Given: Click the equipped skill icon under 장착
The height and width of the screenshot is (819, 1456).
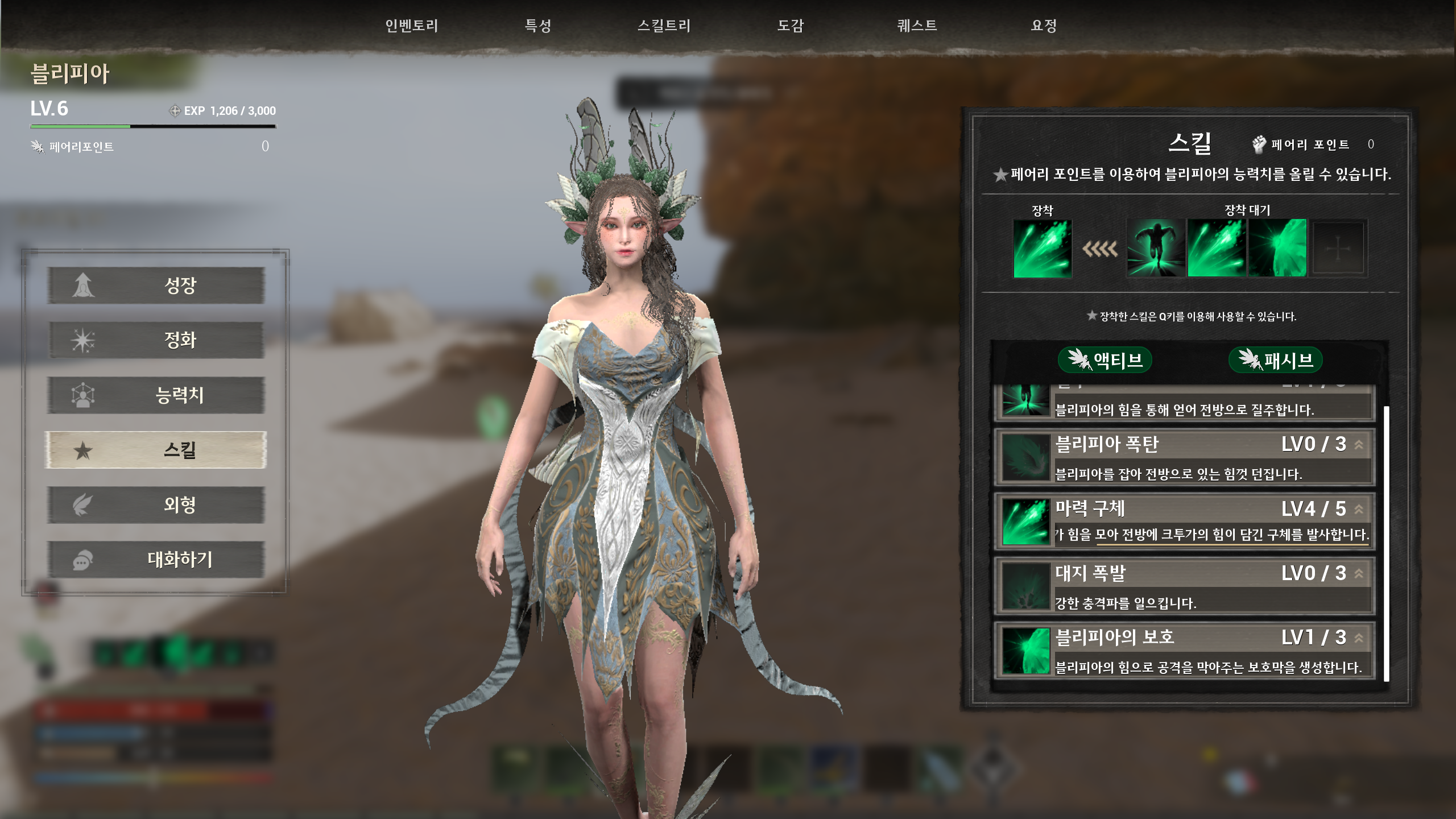Looking at the screenshot, I should tap(1043, 249).
